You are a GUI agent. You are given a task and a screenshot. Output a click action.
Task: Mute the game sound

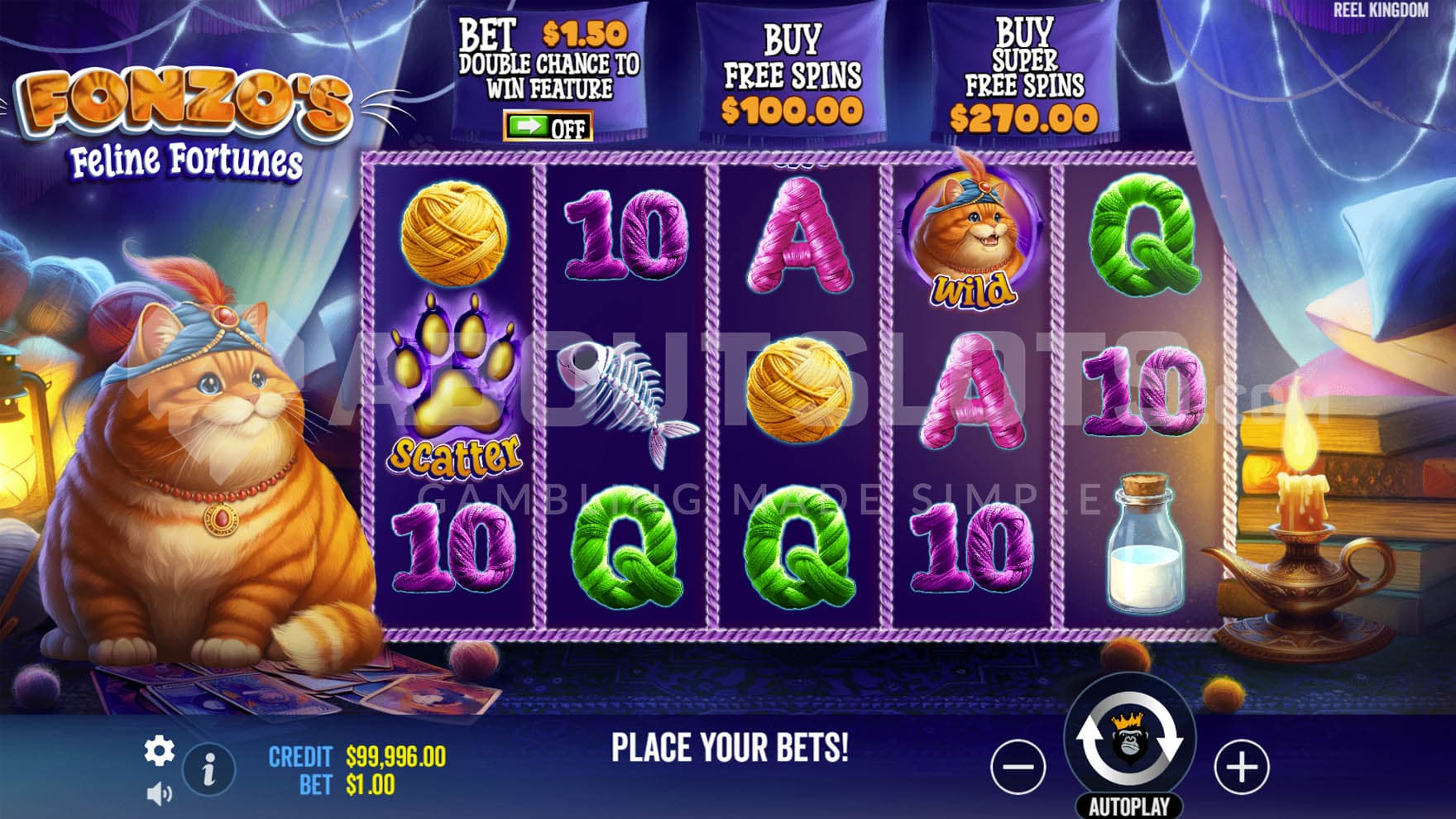[158, 795]
